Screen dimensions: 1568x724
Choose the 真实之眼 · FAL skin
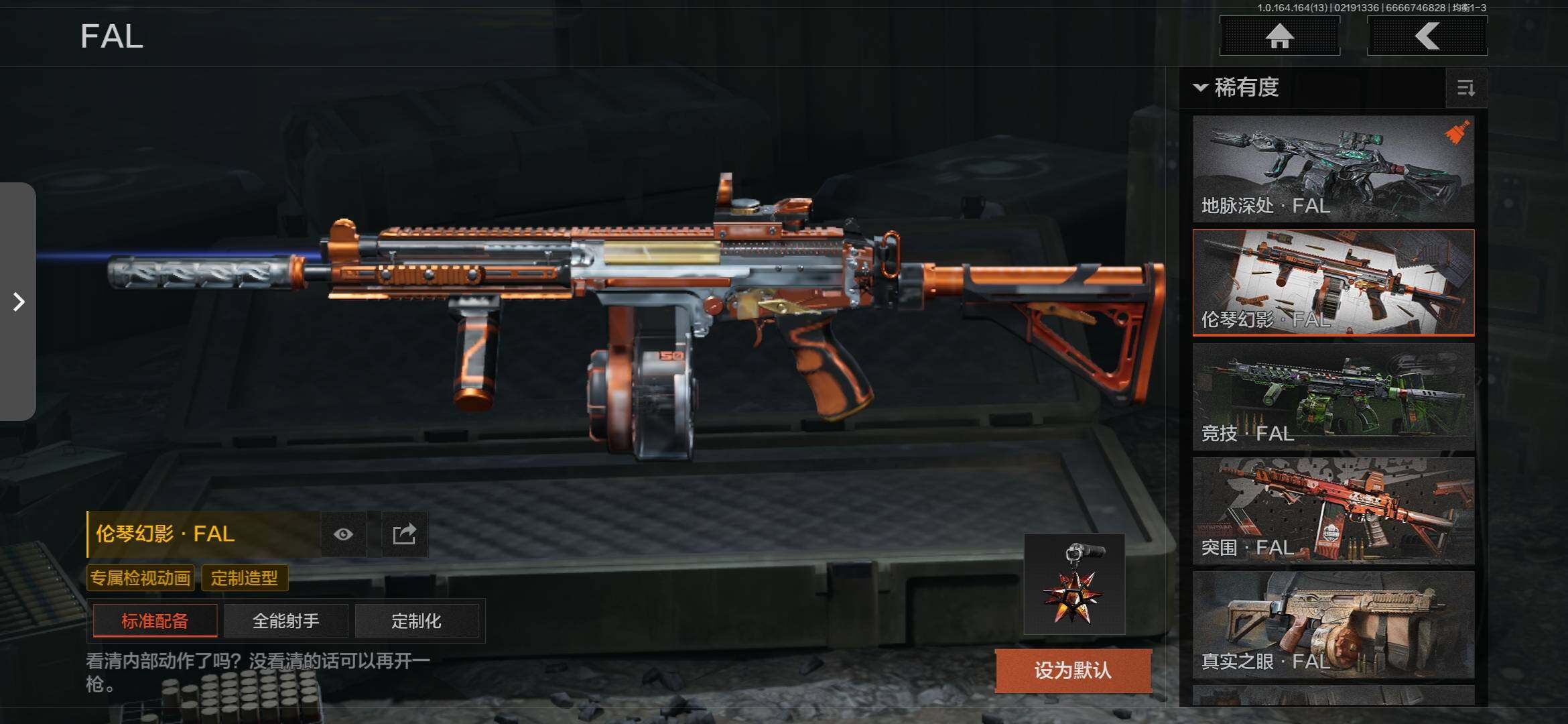click(x=1333, y=624)
